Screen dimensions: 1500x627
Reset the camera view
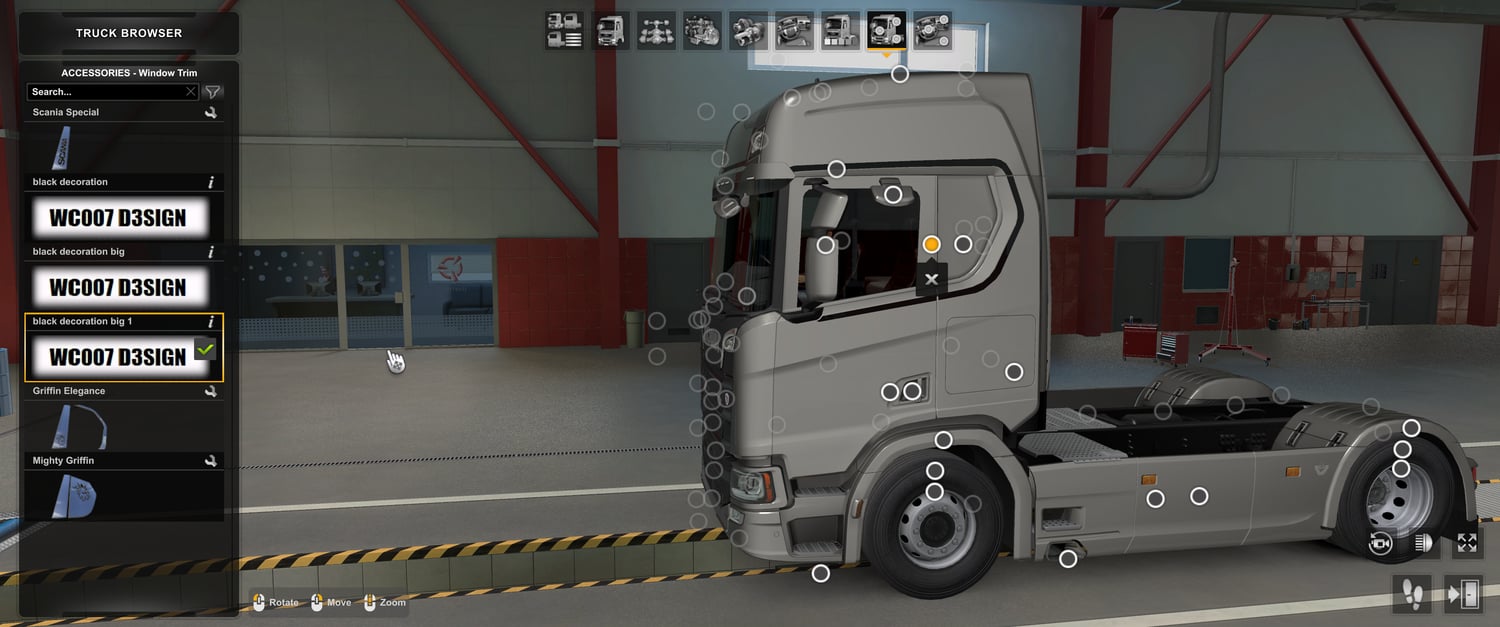1382,543
